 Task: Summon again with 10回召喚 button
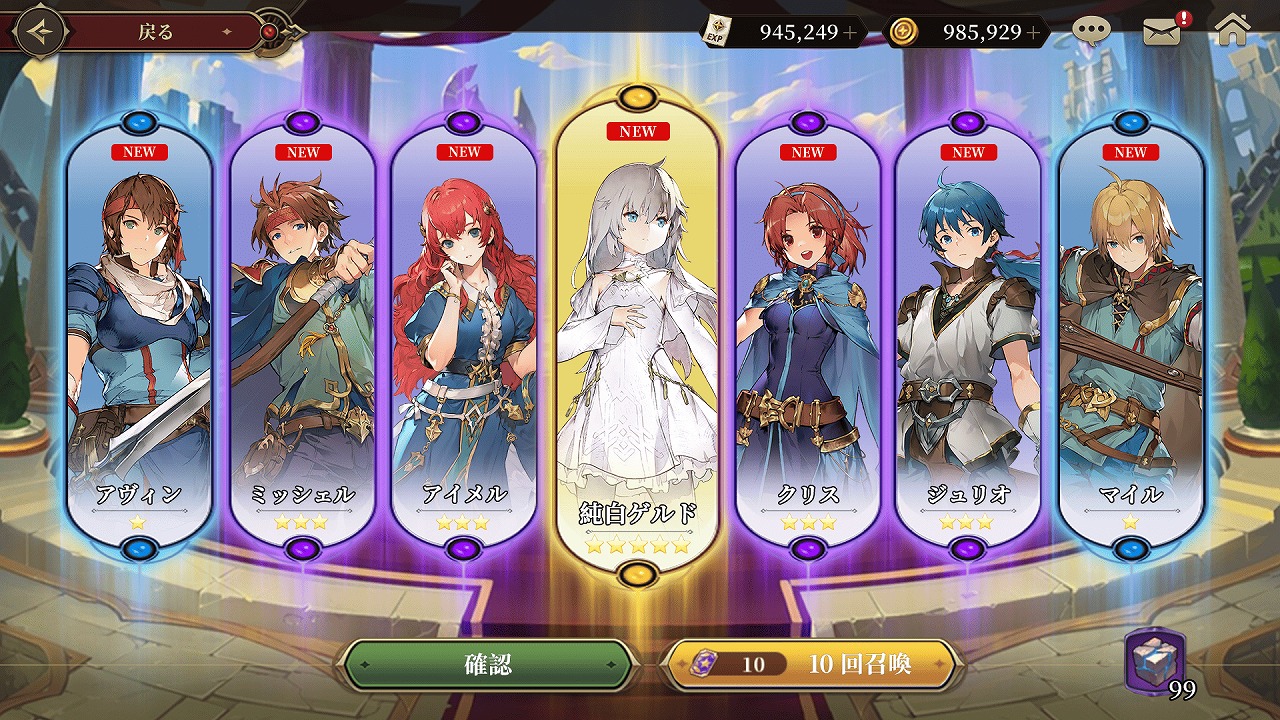pos(811,665)
